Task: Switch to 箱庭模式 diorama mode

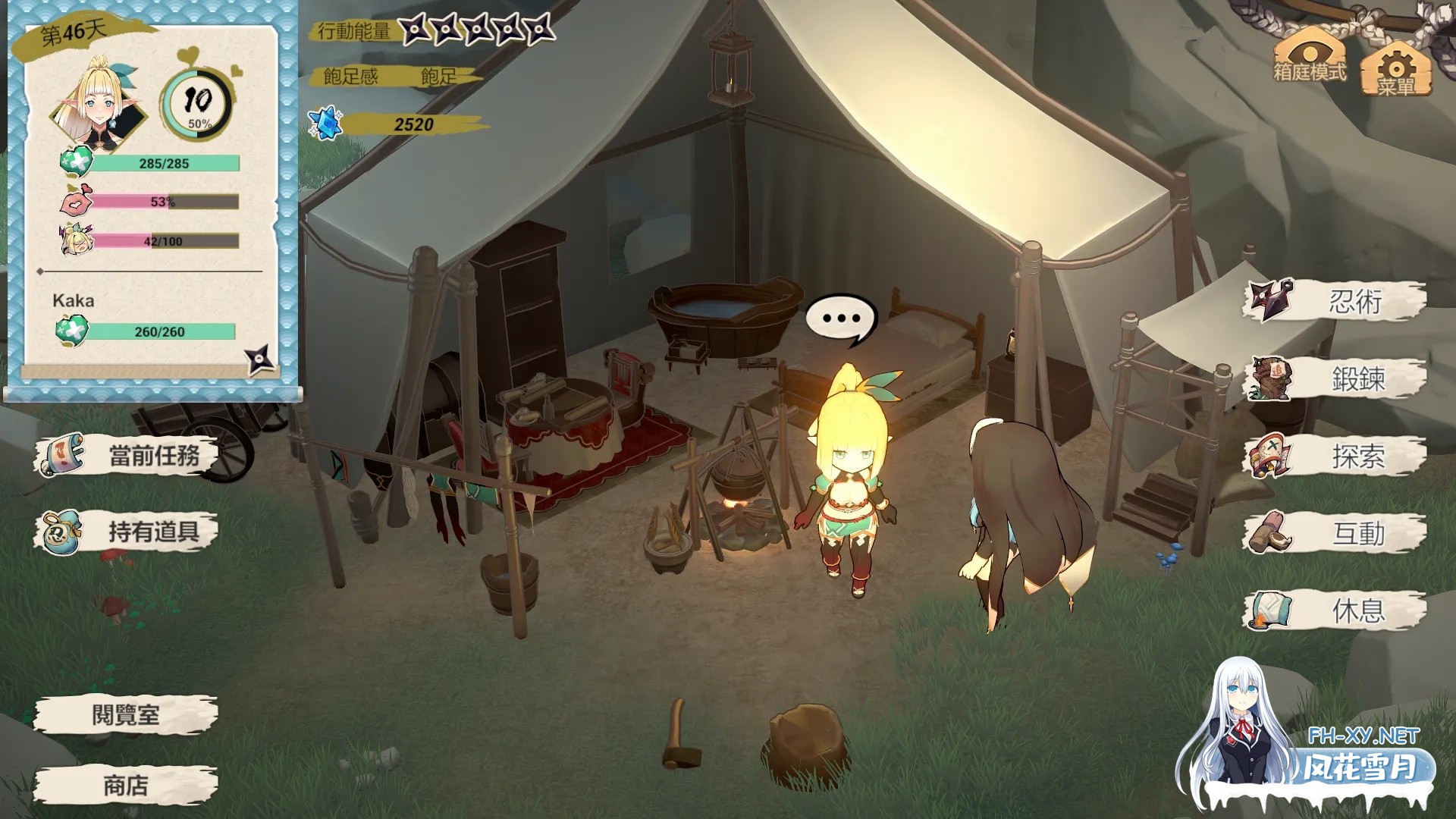Action: coord(1310,56)
